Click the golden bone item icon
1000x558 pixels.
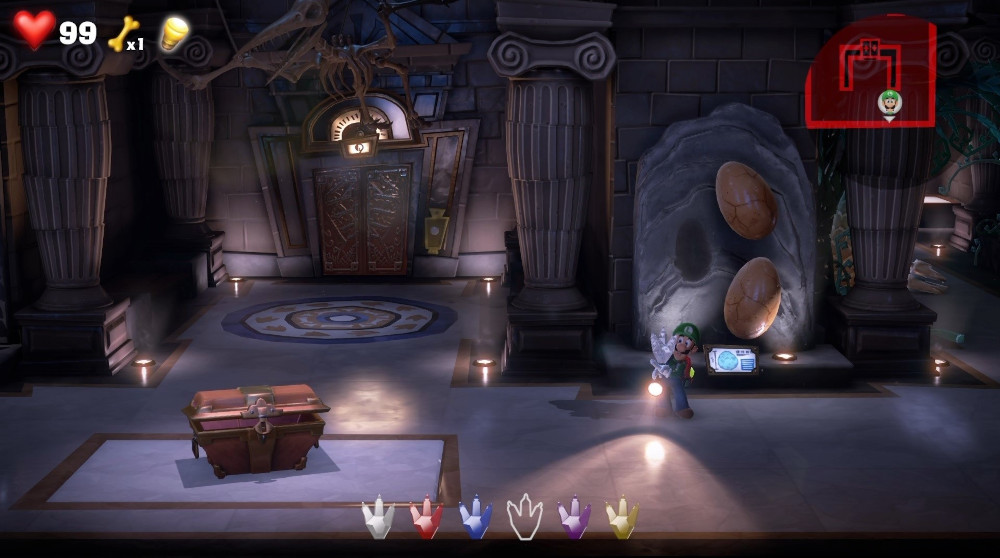click(122, 33)
